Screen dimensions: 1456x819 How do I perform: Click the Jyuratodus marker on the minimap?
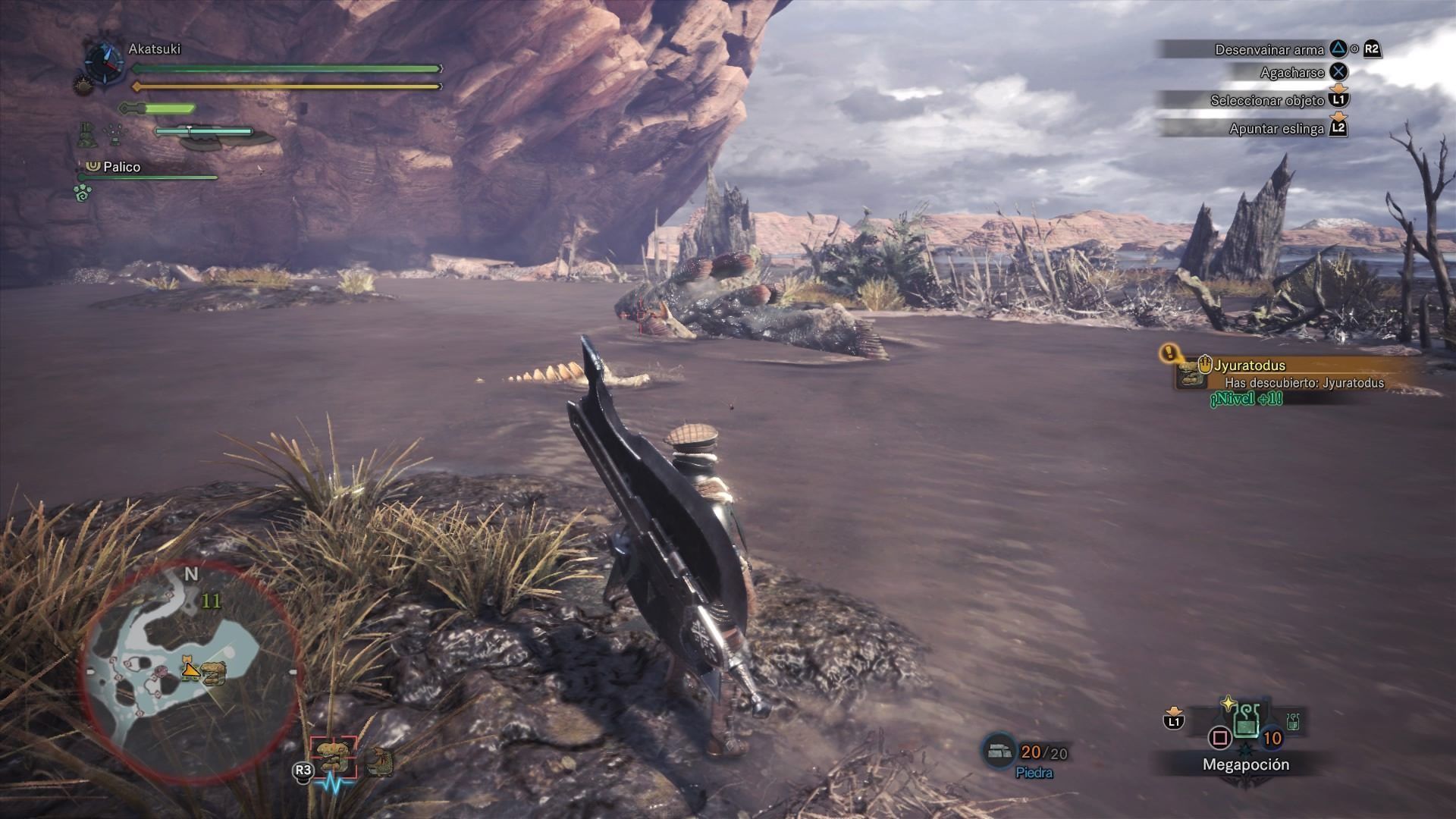[x=215, y=672]
